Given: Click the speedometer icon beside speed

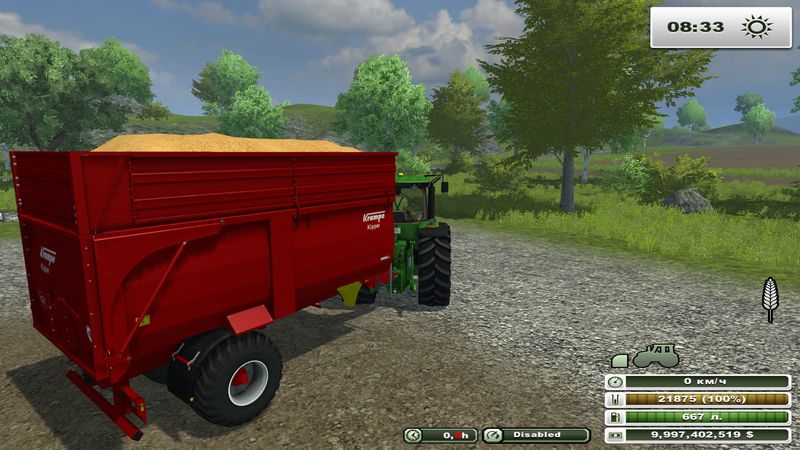Looking at the screenshot, I should pyautogui.click(x=615, y=381).
